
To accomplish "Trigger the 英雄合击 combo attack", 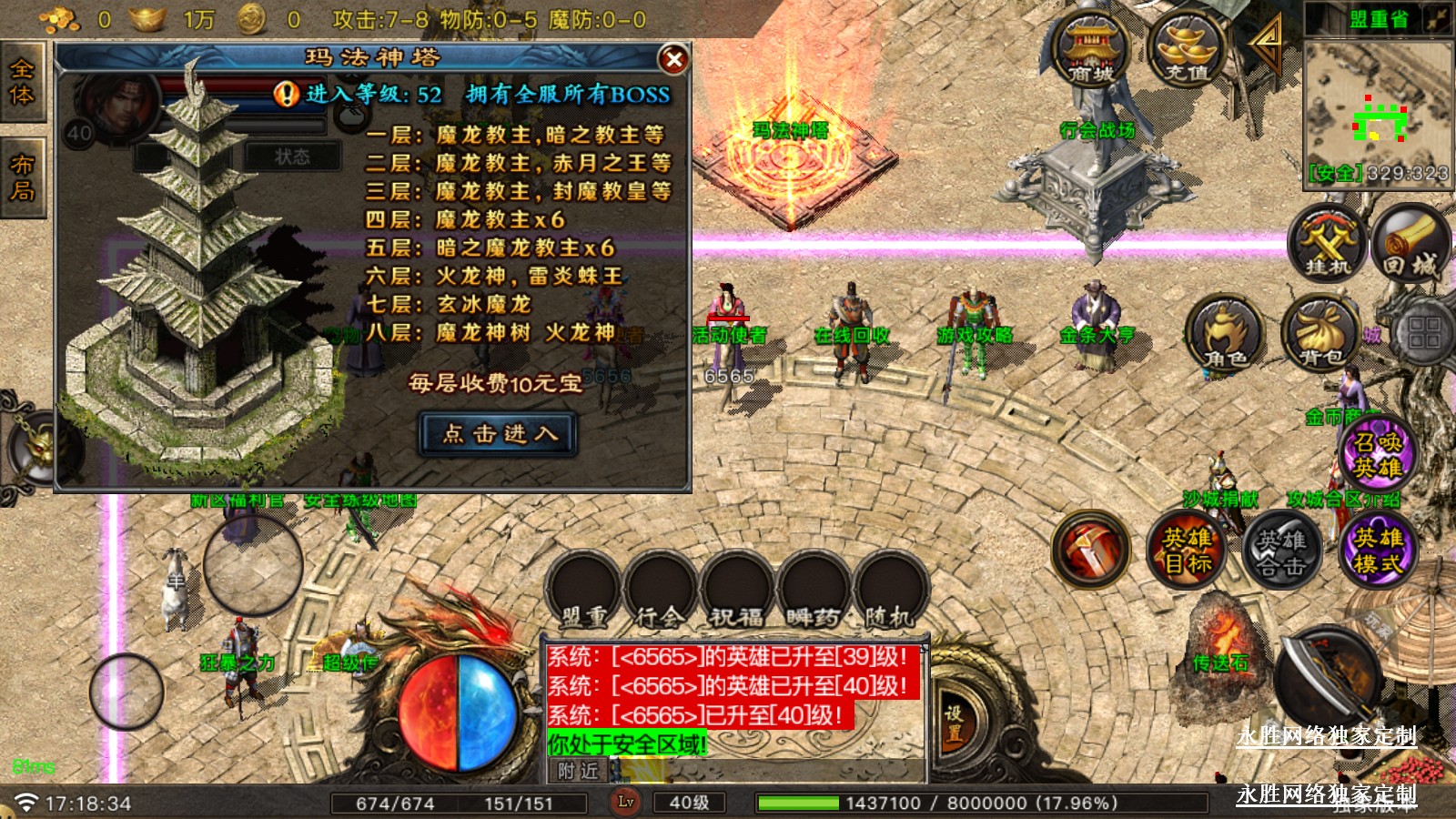I will (1282, 550).
